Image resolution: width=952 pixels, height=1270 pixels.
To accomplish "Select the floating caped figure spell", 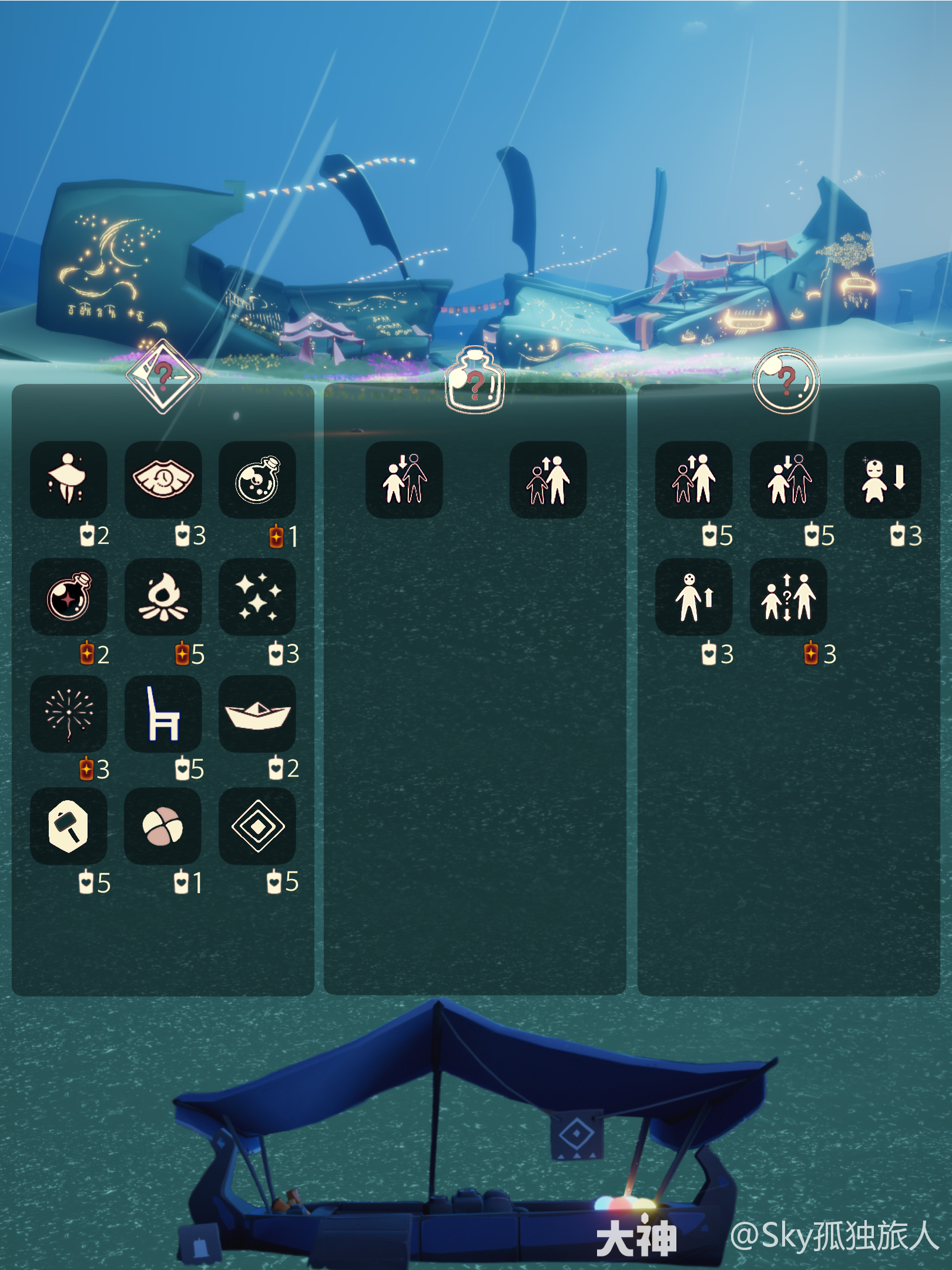I will point(68,479).
